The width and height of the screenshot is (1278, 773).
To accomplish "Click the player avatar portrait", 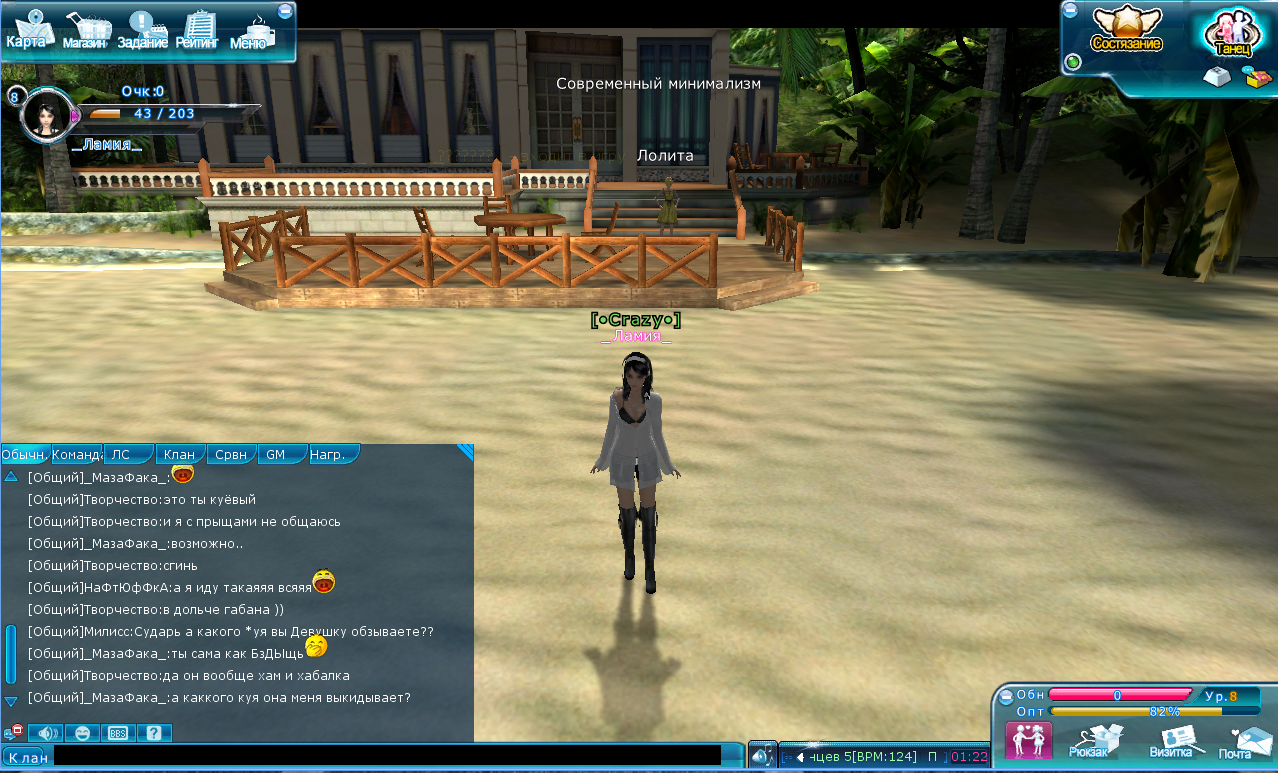I will coord(45,115).
